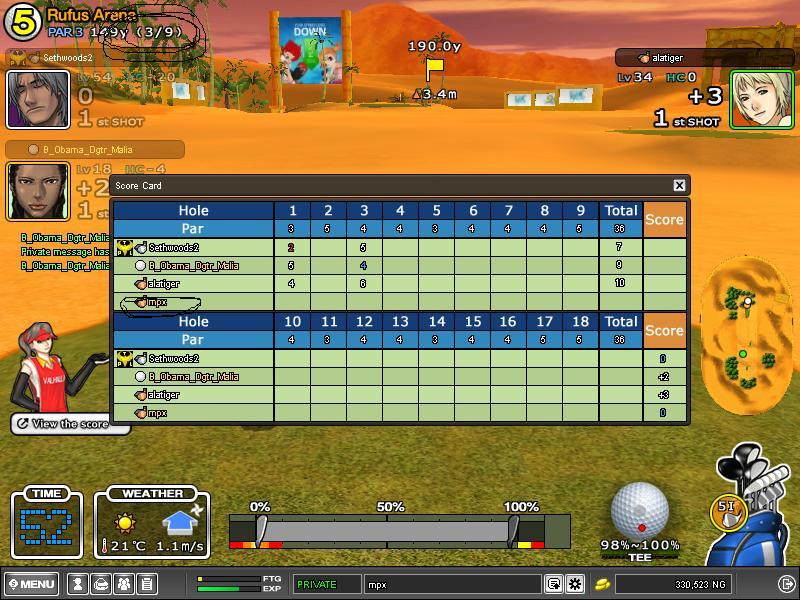Open the chat log icon
The width and height of the screenshot is (800, 600).
[553, 584]
